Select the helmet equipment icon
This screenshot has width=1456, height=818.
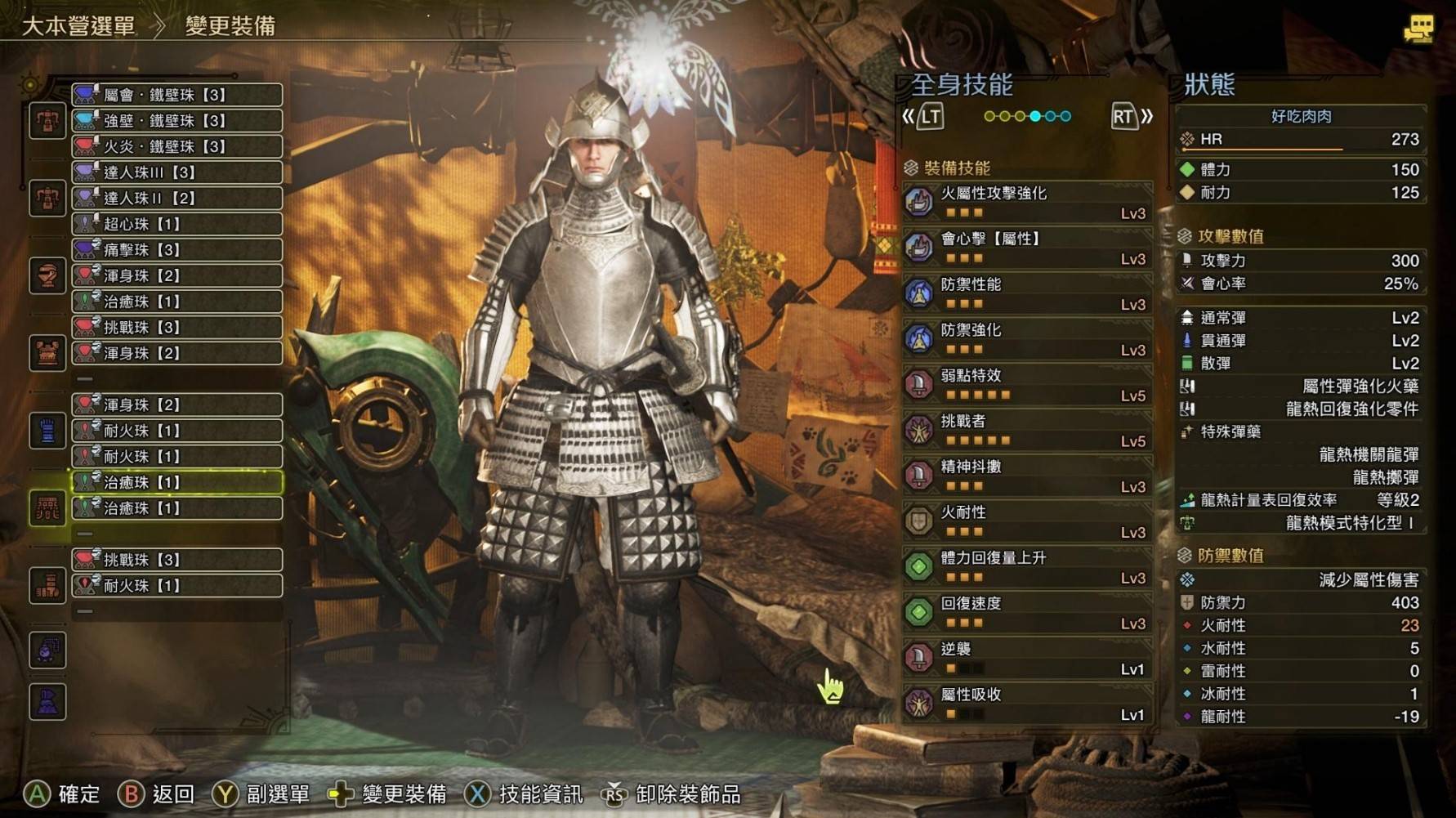[47, 275]
